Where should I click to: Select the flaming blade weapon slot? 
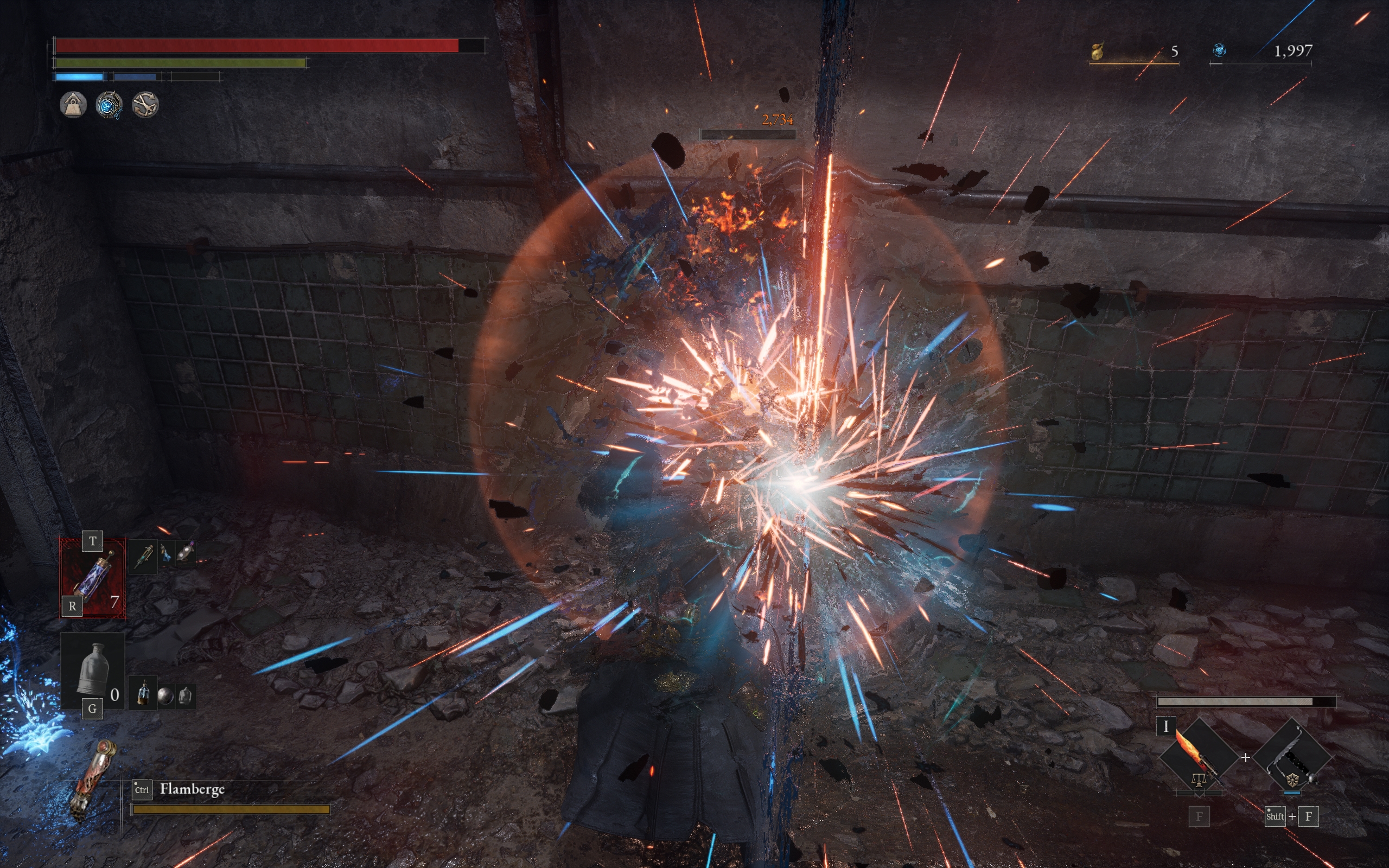point(1198,757)
